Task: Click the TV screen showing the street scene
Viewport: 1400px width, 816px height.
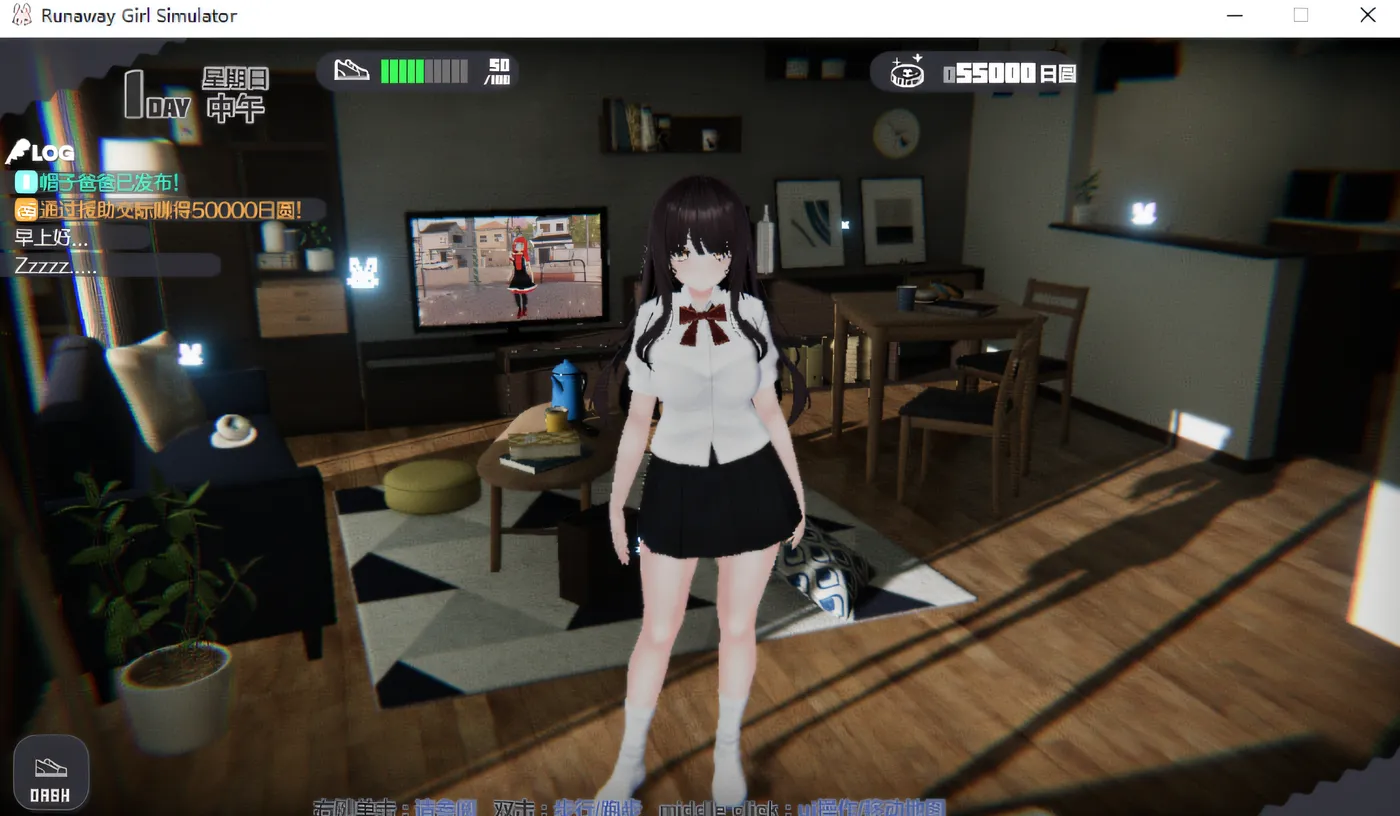Action: [x=510, y=268]
